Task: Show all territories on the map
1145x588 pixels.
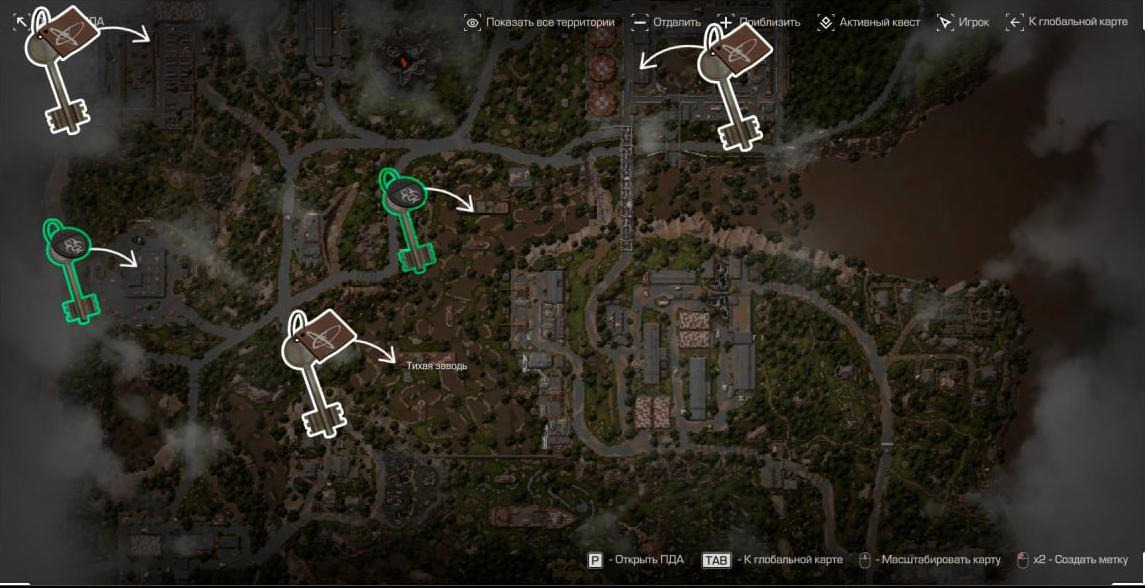Action: 540,22
